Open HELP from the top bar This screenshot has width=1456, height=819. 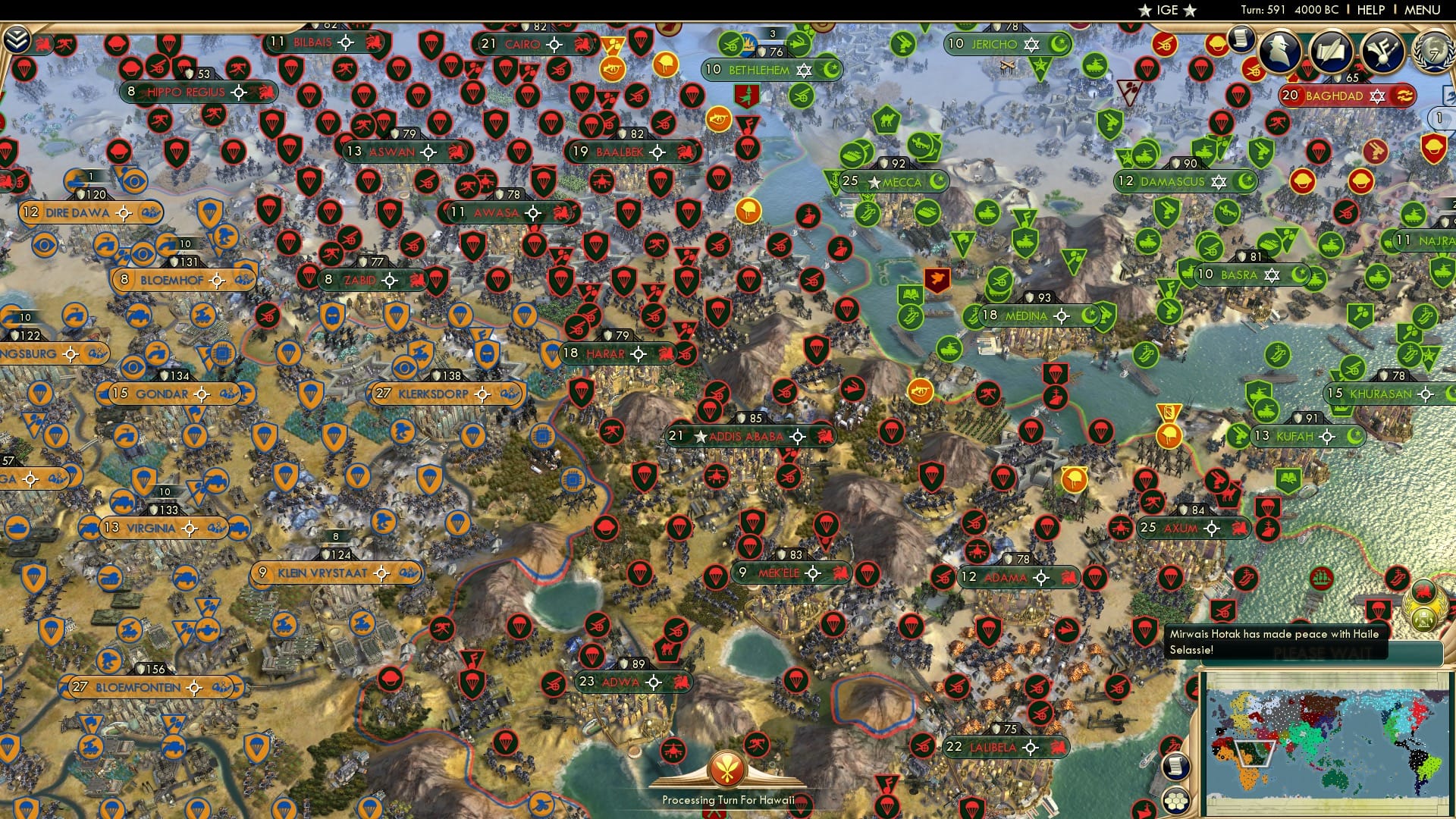click(x=1371, y=10)
